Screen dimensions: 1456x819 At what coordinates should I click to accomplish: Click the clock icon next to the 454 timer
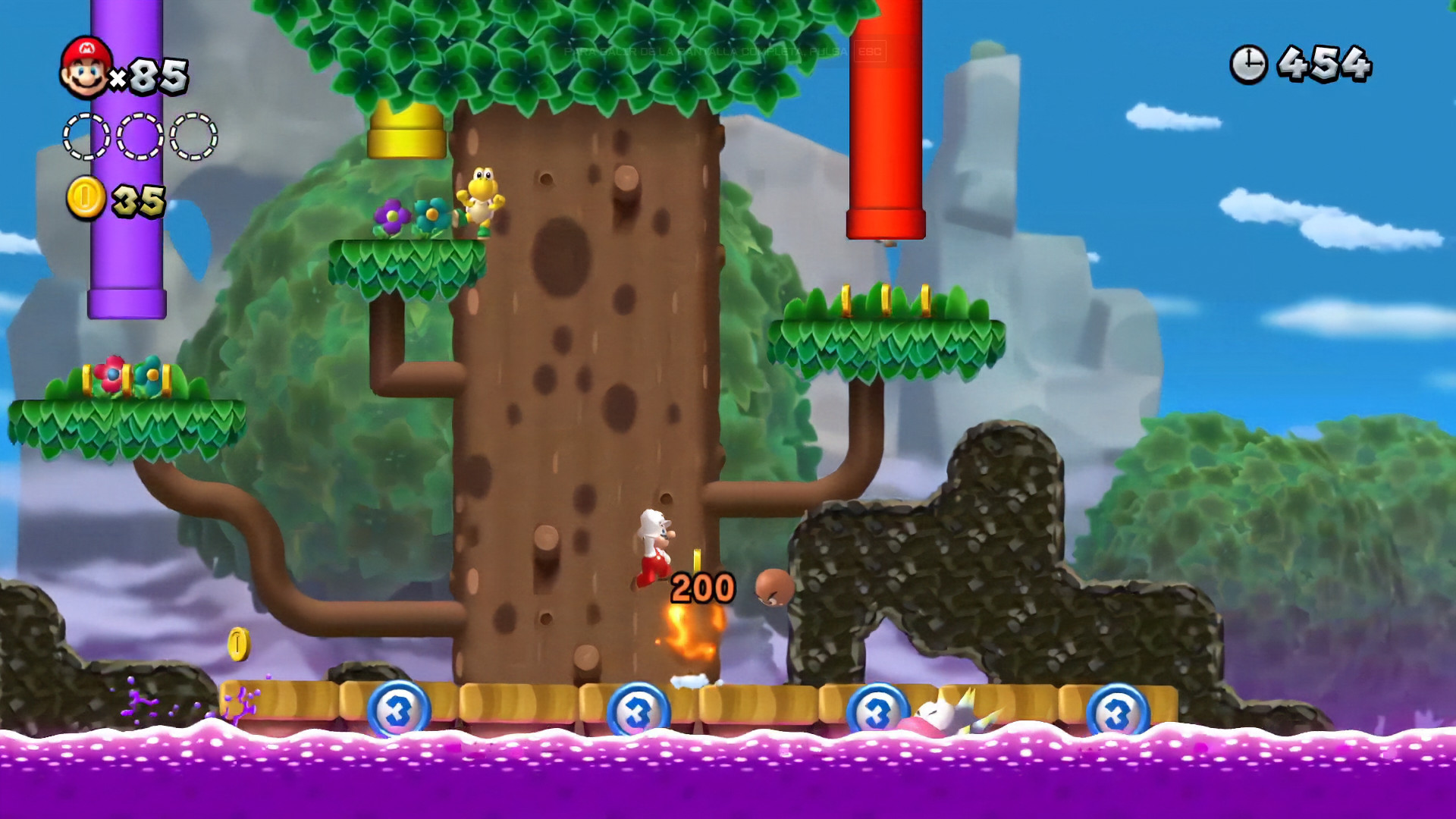1248,63
